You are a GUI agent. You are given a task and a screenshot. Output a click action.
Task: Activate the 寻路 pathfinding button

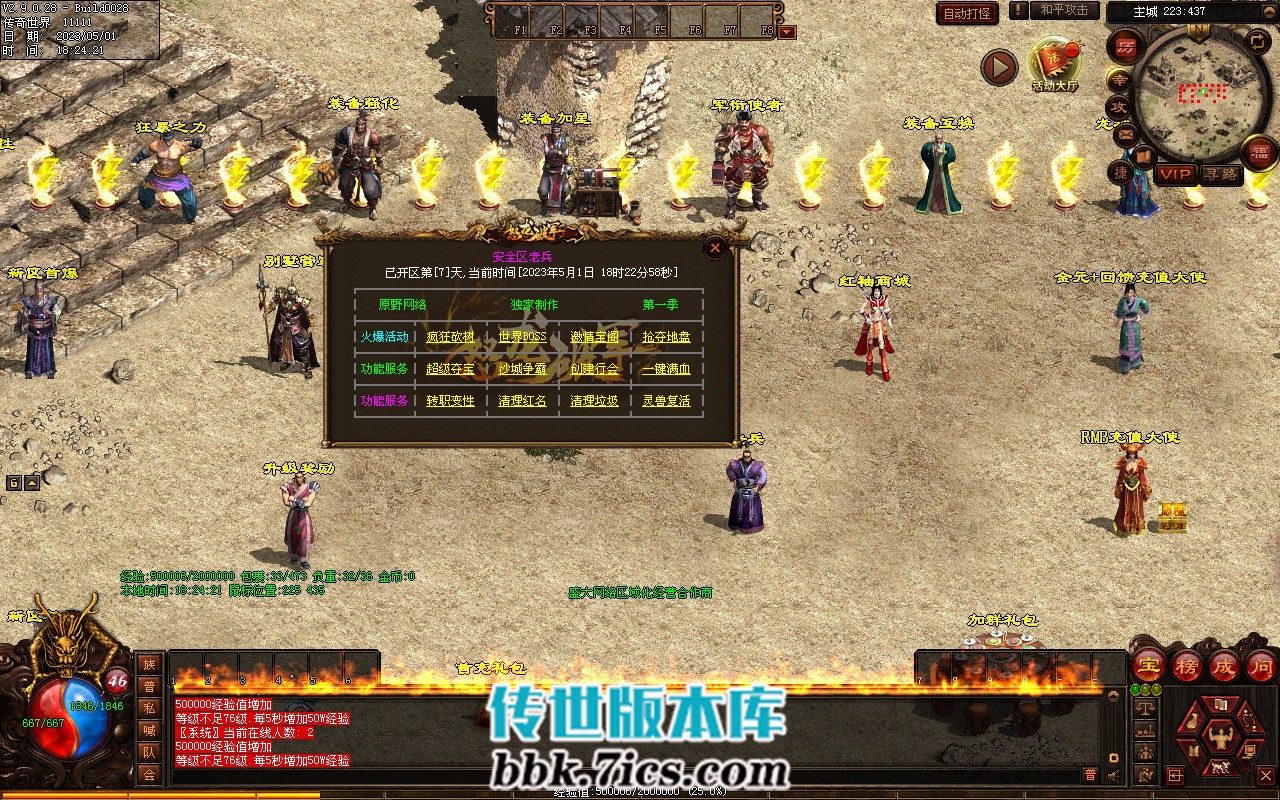(1221, 174)
